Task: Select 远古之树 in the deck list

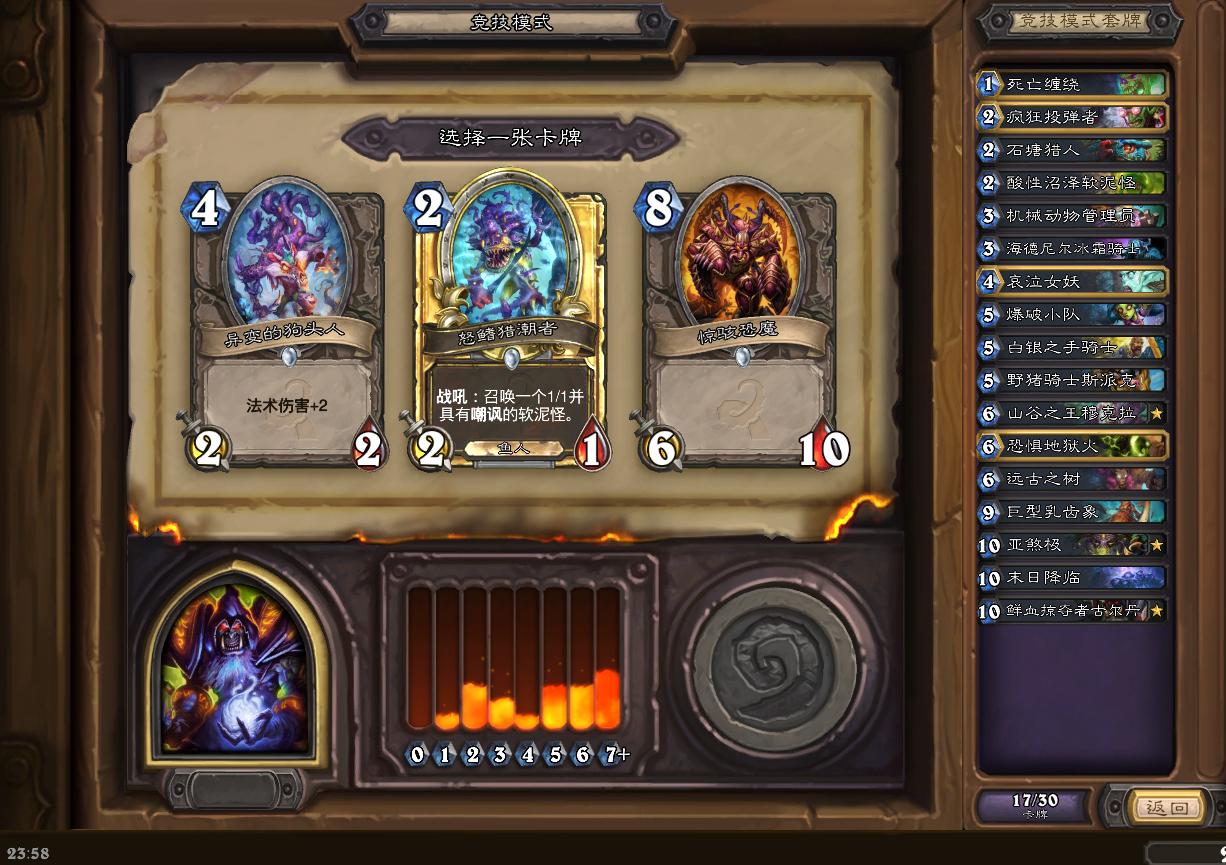Action: 1072,479
